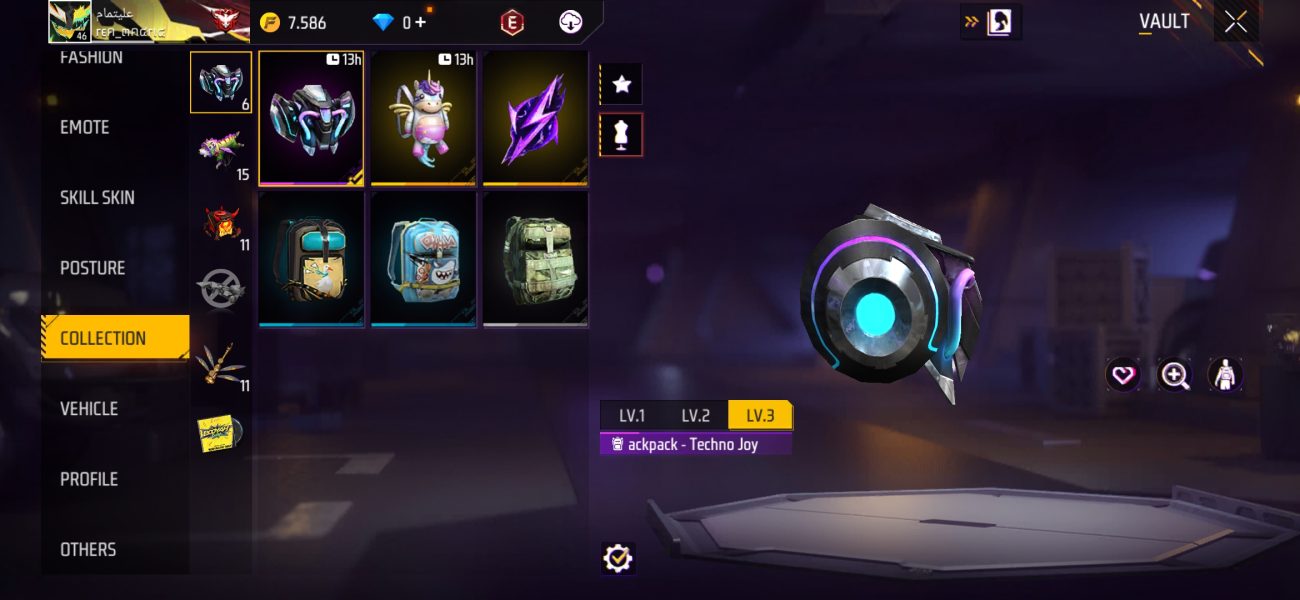This screenshot has height=600, width=1300.
Task: Open the star favorites filter
Action: (x=621, y=84)
